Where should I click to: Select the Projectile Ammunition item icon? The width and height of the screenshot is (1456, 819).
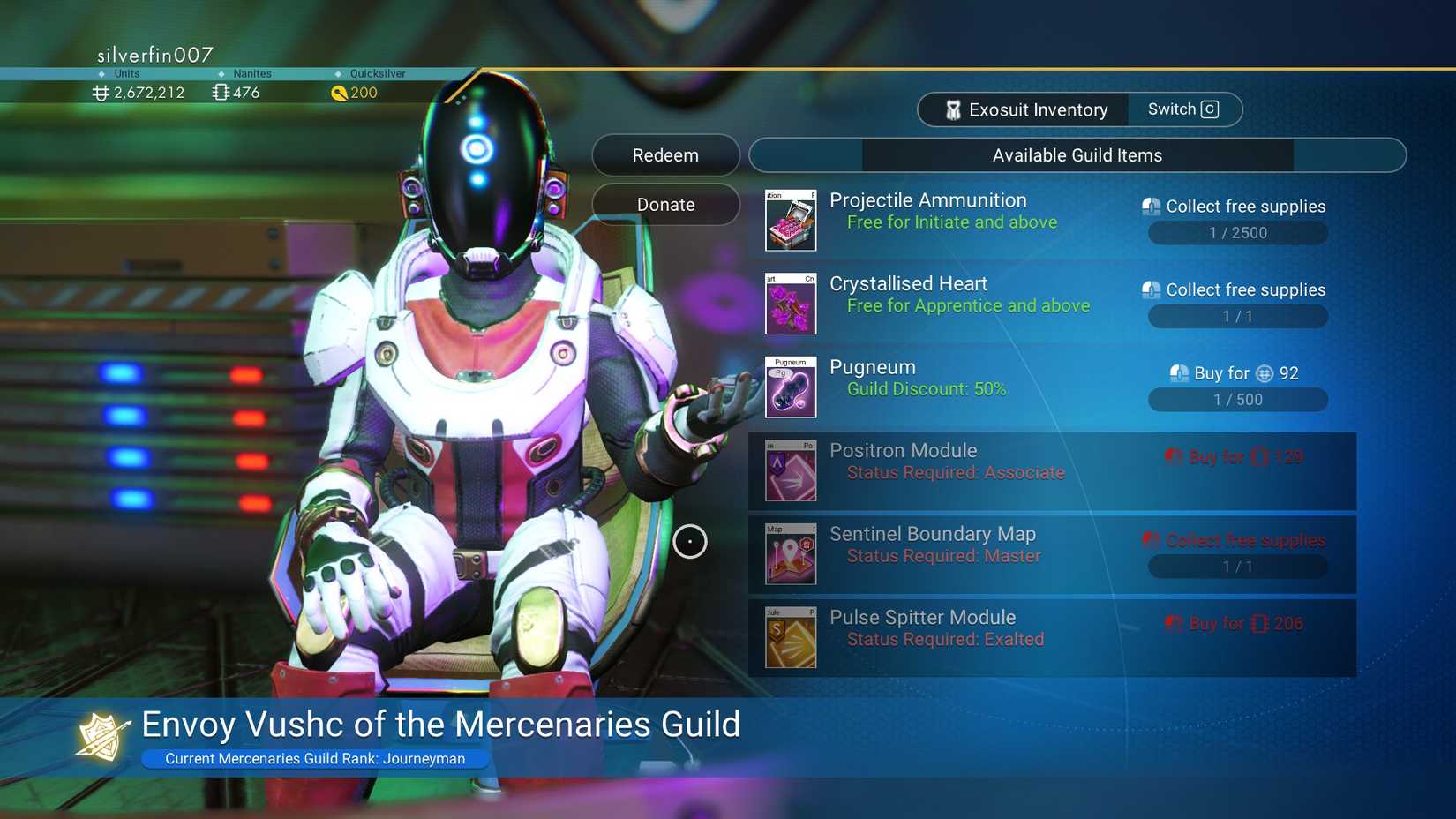pyautogui.click(x=790, y=220)
